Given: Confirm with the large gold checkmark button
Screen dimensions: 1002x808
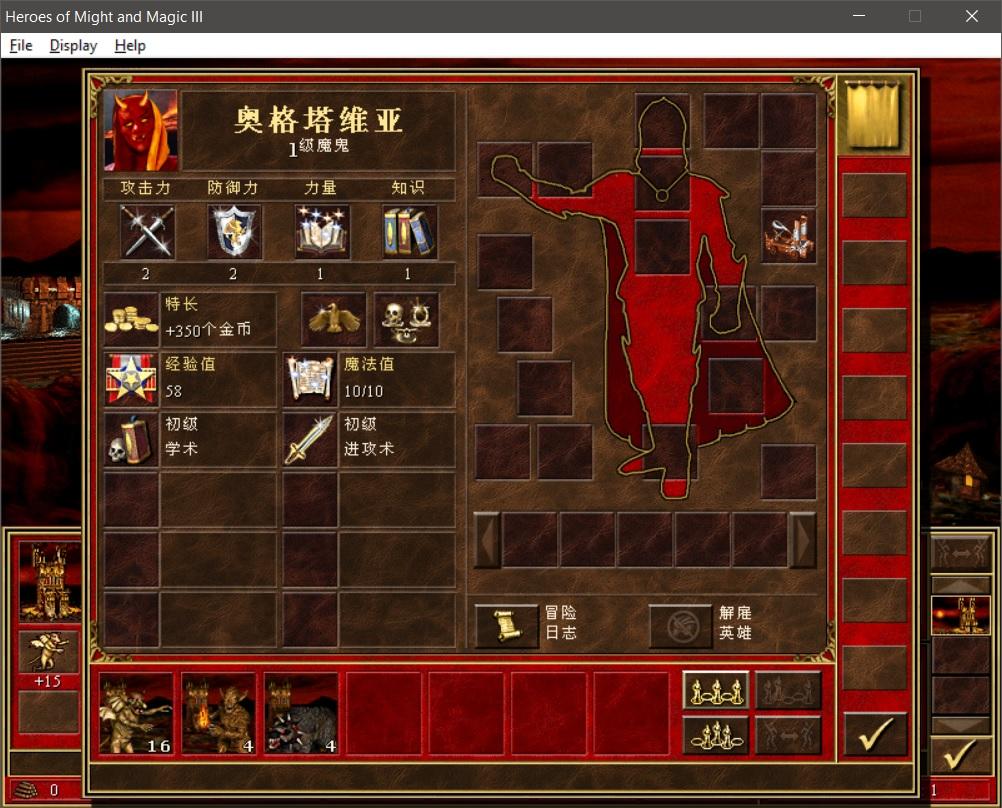Looking at the screenshot, I should [x=874, y=734].
